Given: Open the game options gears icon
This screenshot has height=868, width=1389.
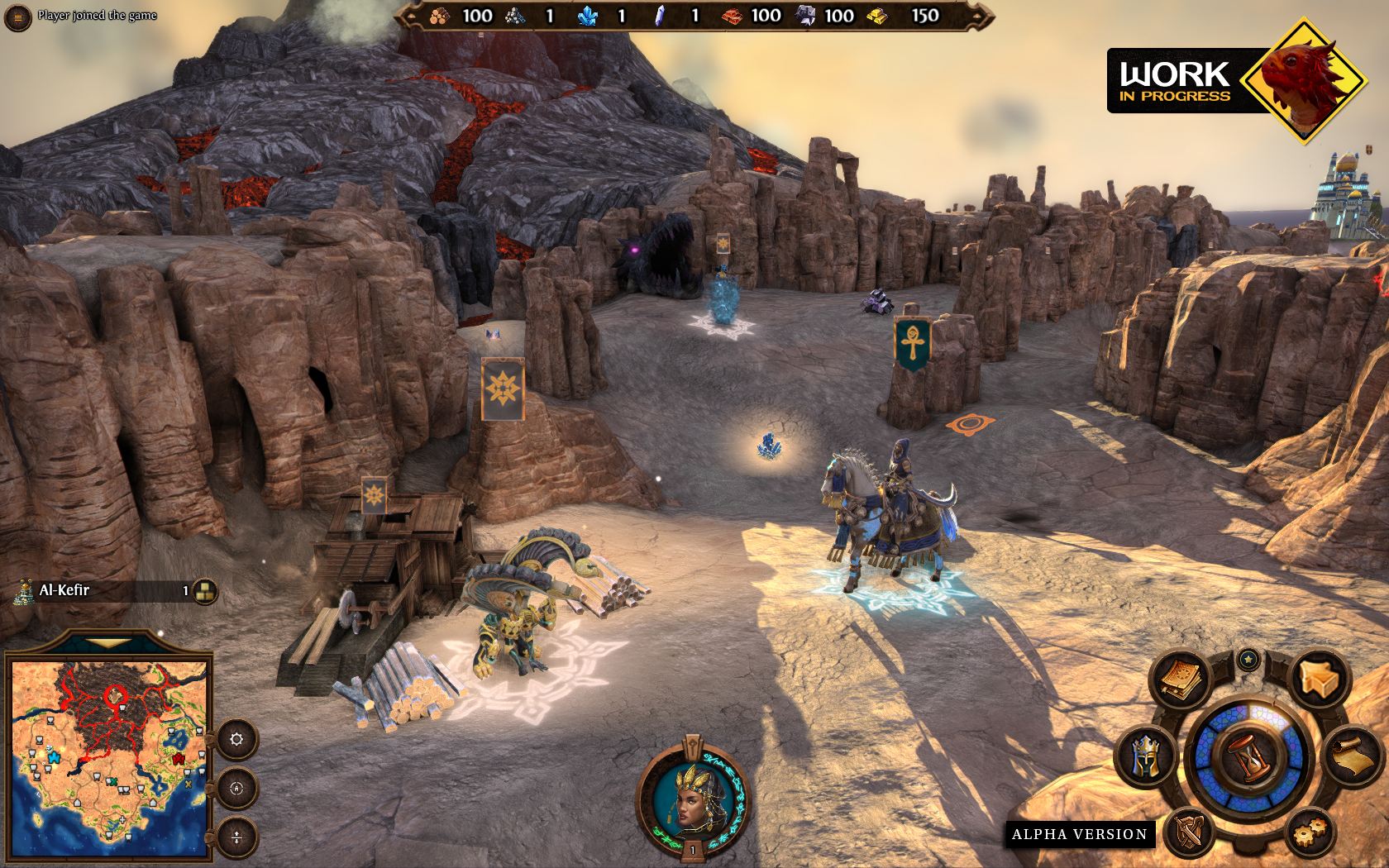Looking at the screenshot, I should (x=1310, y=829).
